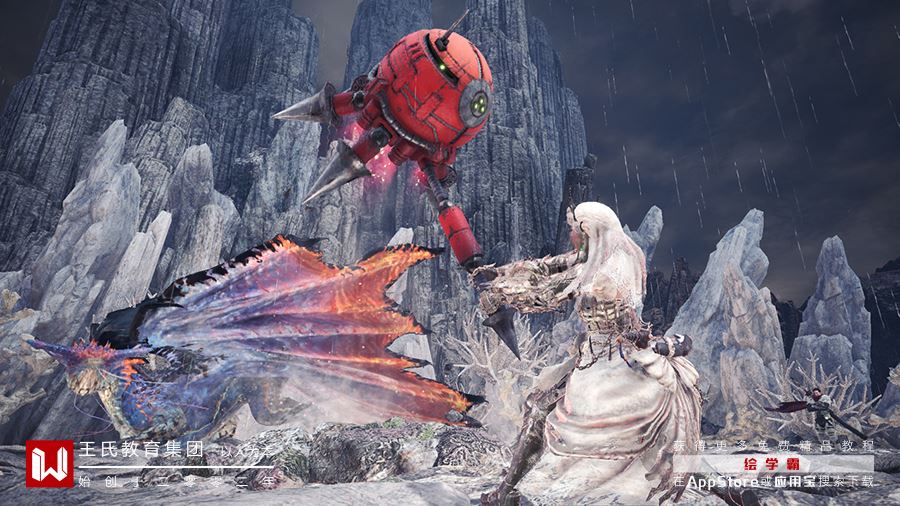Select the 绘学霸 banner label
Viewport: 900px width, 506px height.
tap(772, 464)
